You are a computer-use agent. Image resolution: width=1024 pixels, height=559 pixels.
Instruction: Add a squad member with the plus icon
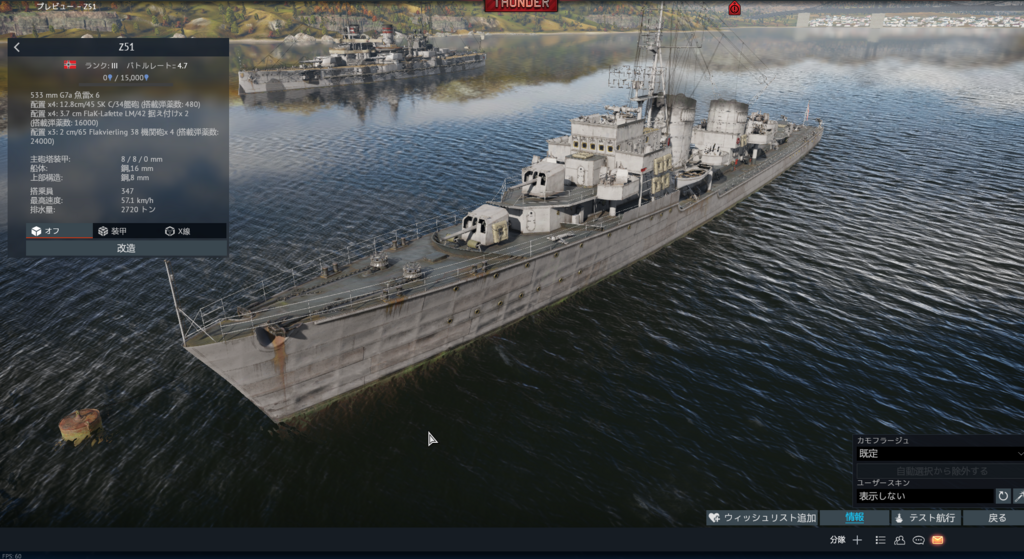click(857, 540)
